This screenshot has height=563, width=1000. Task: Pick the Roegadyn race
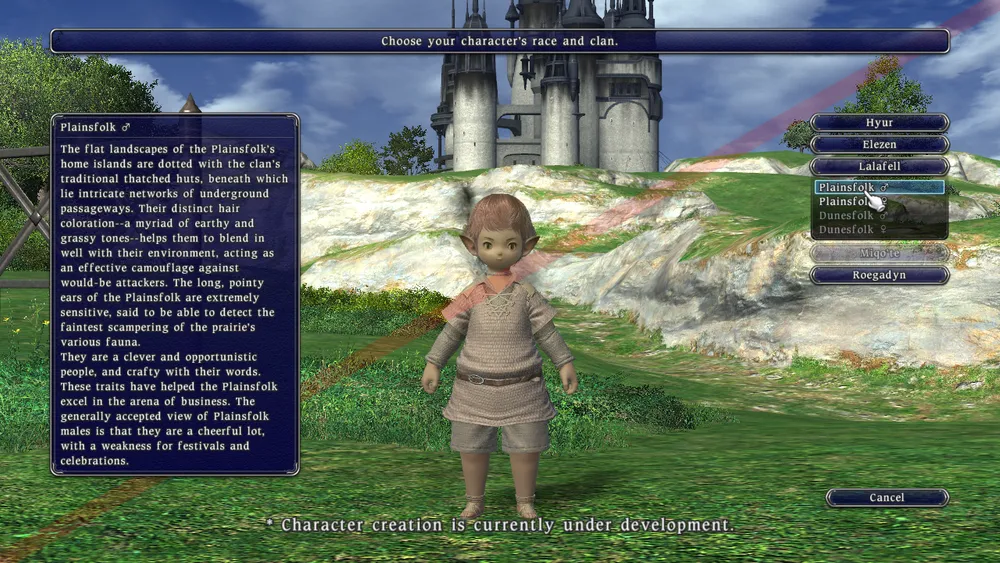(879, 275)
